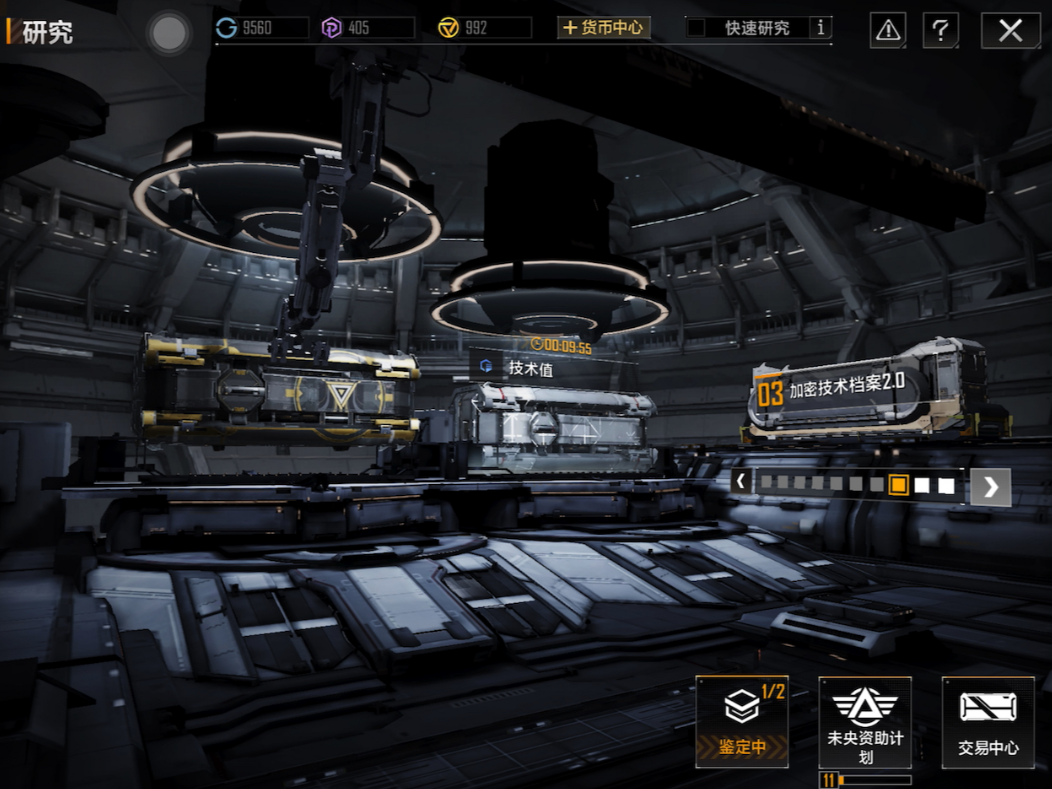Show 快速研究 info tooltip
The width and height of the screenshot is (1052, 789).
pos(821,28)
